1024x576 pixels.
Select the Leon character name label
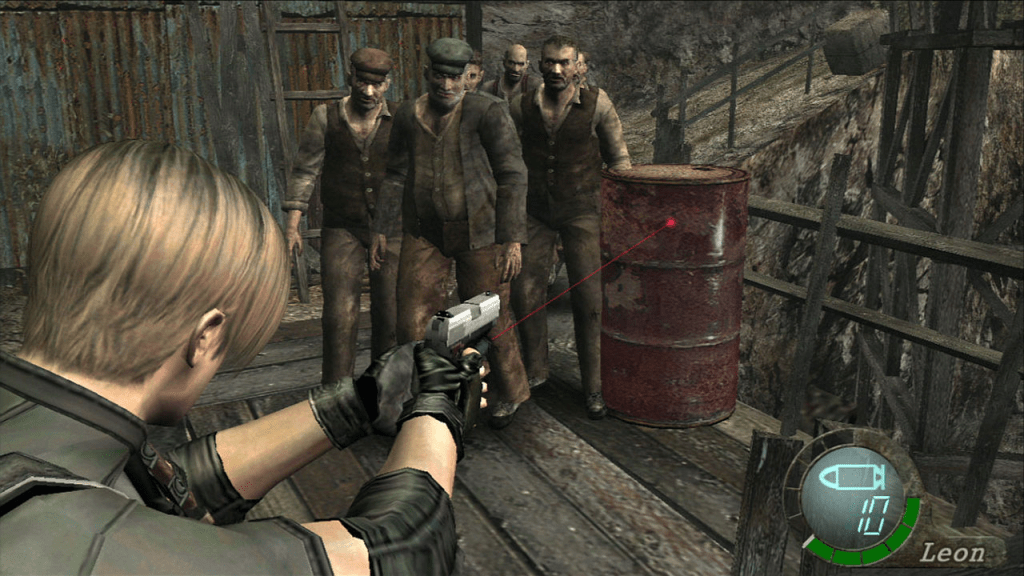pyautogui.click(x=951, y=552)
